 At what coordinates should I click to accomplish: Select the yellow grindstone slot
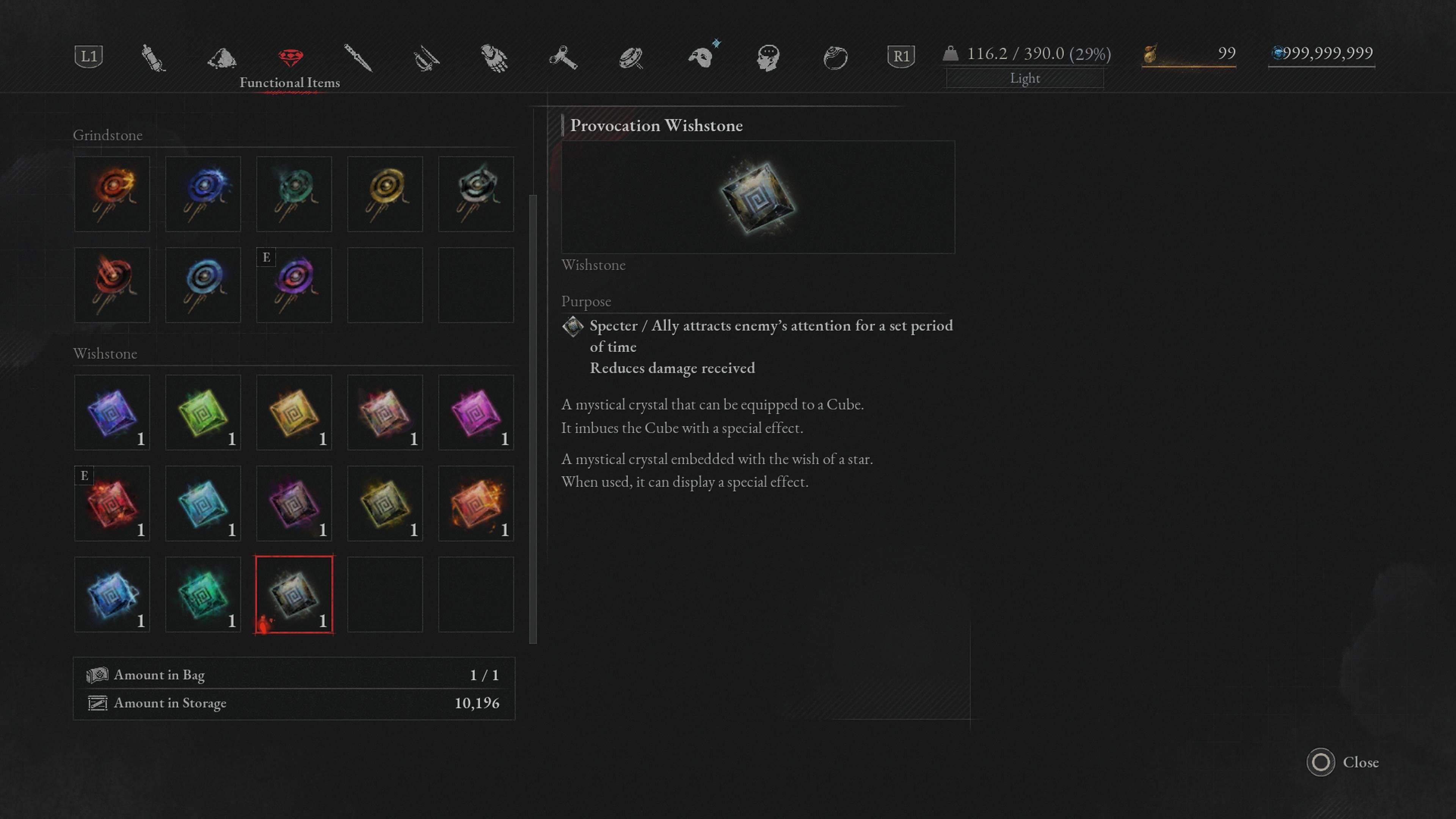[x=385, y=193]
